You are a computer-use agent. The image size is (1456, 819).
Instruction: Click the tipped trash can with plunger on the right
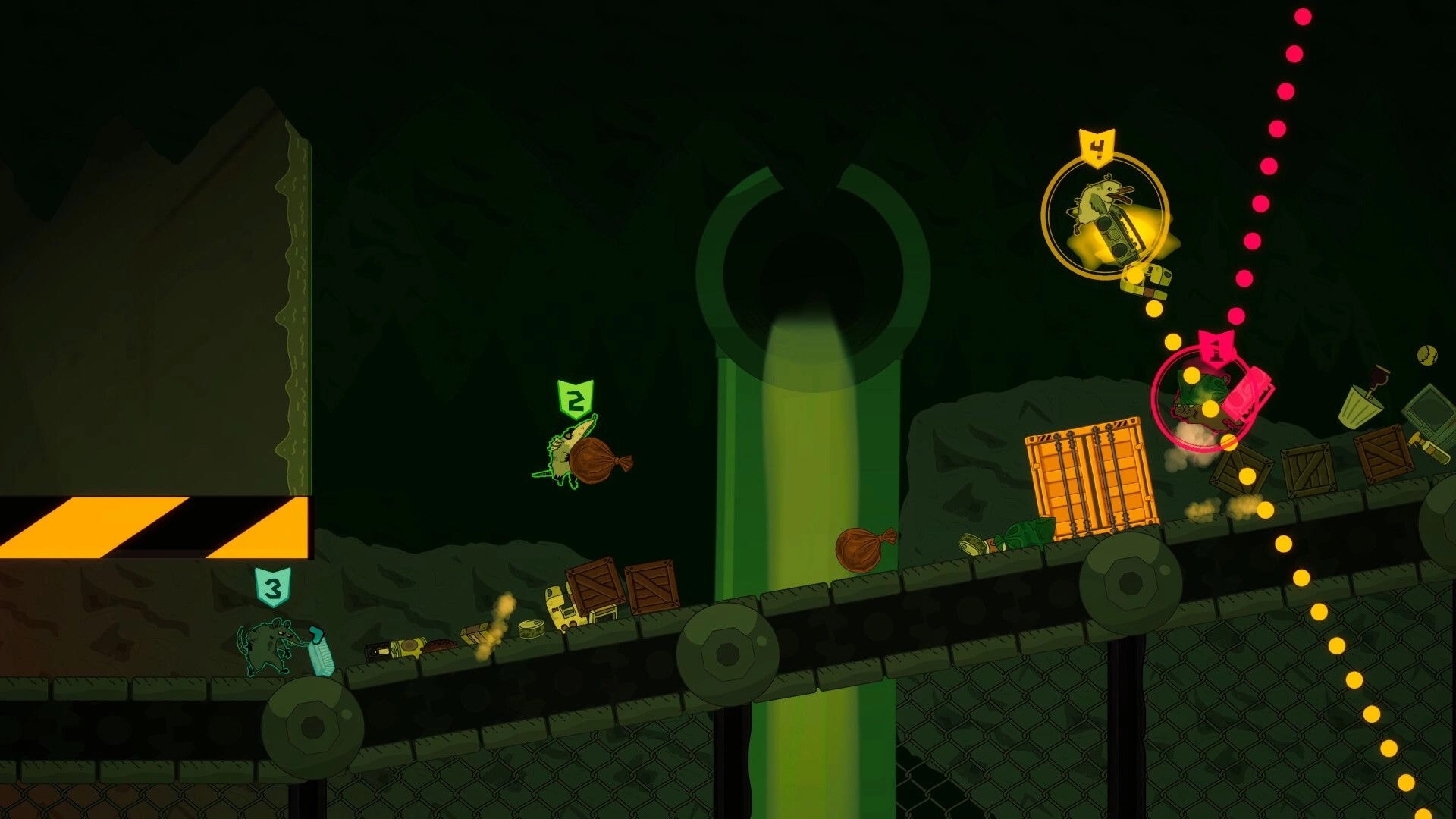pos(1362,406)
